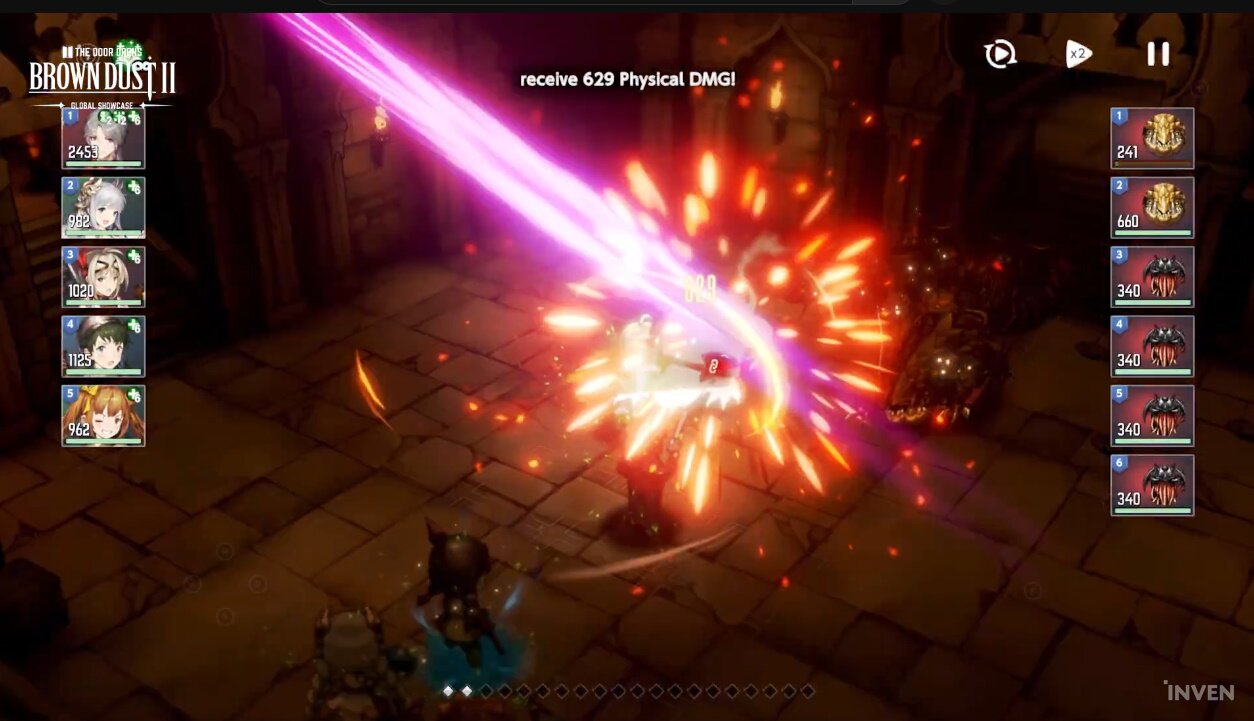The width and height of the screenshot is (1254, 721).
Task: Toggle the auto-battle circular arrow icon
Action: pyautogui.click(x=1000, y=54)
